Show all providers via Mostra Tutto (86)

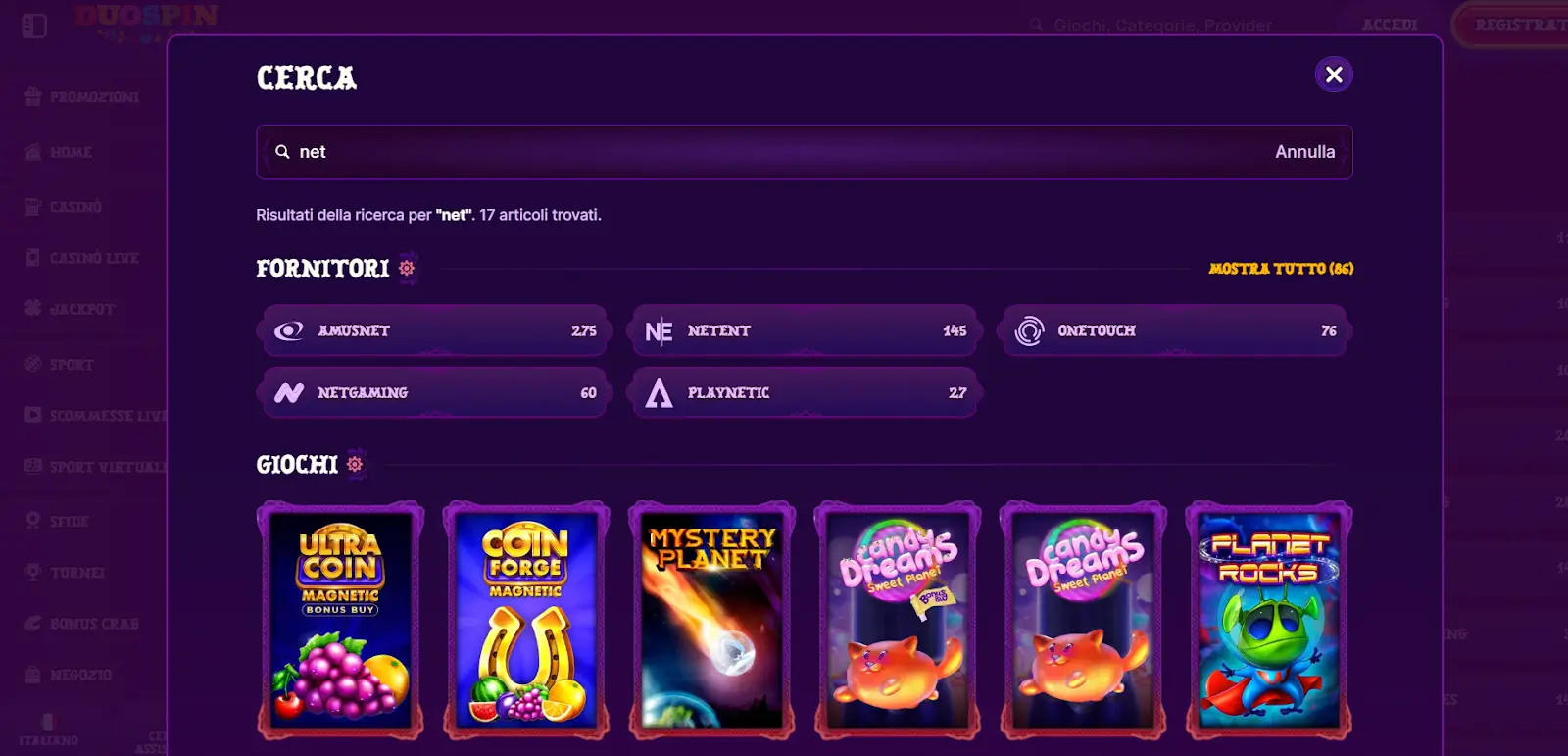(x=1282, y=269)
